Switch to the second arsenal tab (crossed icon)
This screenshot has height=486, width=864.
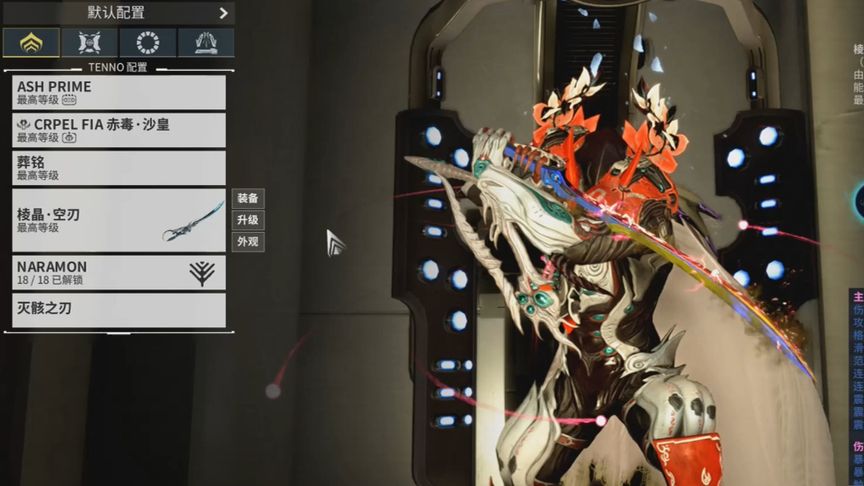pos(89,42)
